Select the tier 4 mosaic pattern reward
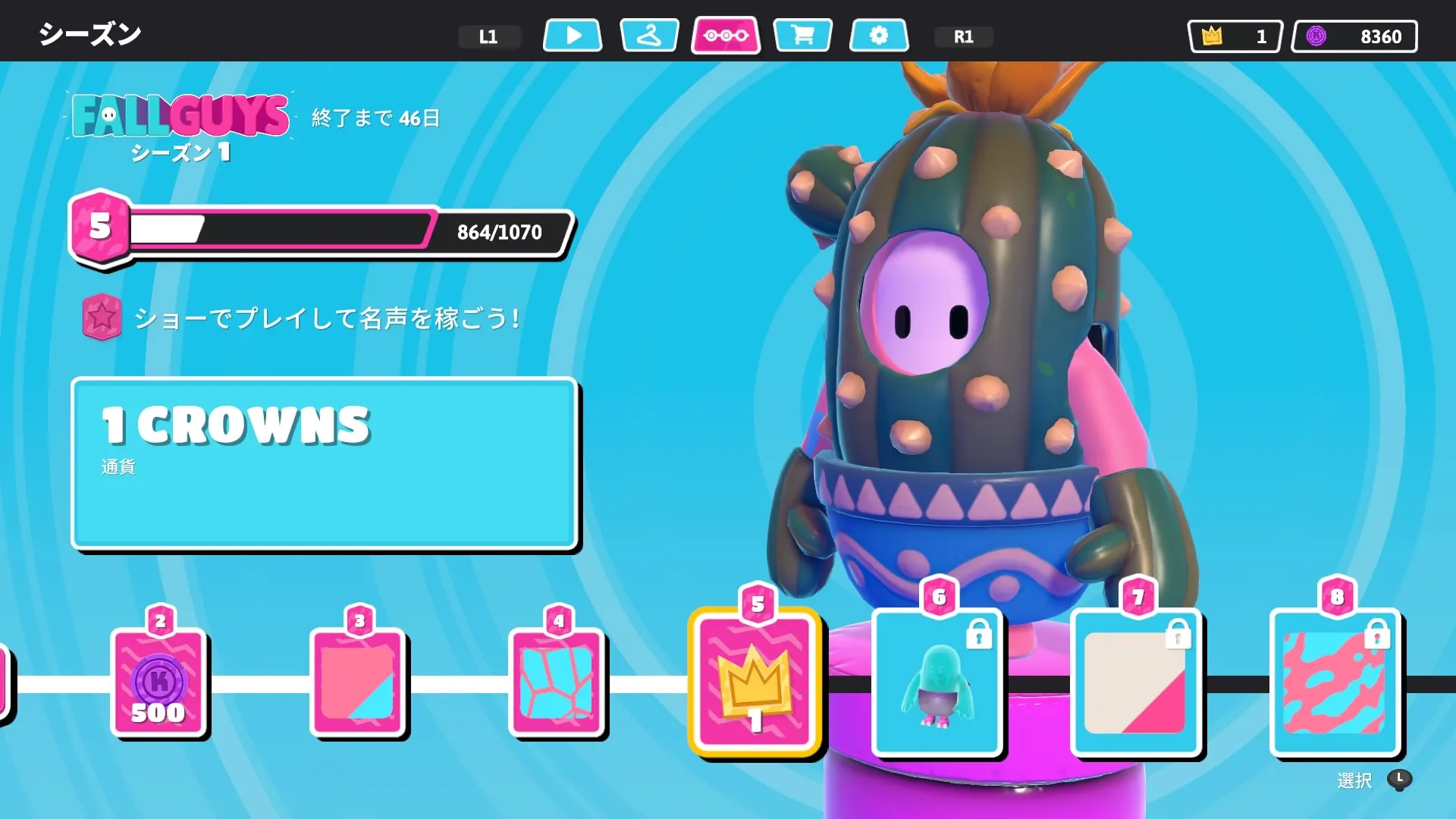Screen dimensions: 1456x819 tap(557, 682)
